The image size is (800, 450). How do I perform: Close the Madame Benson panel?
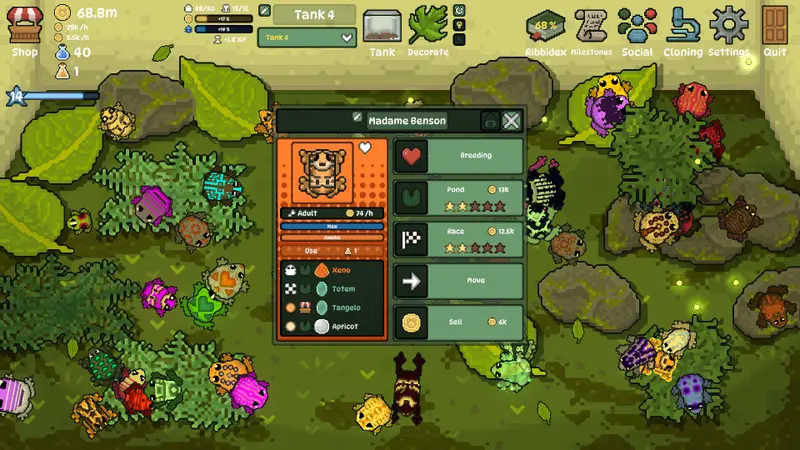point(511,121)
